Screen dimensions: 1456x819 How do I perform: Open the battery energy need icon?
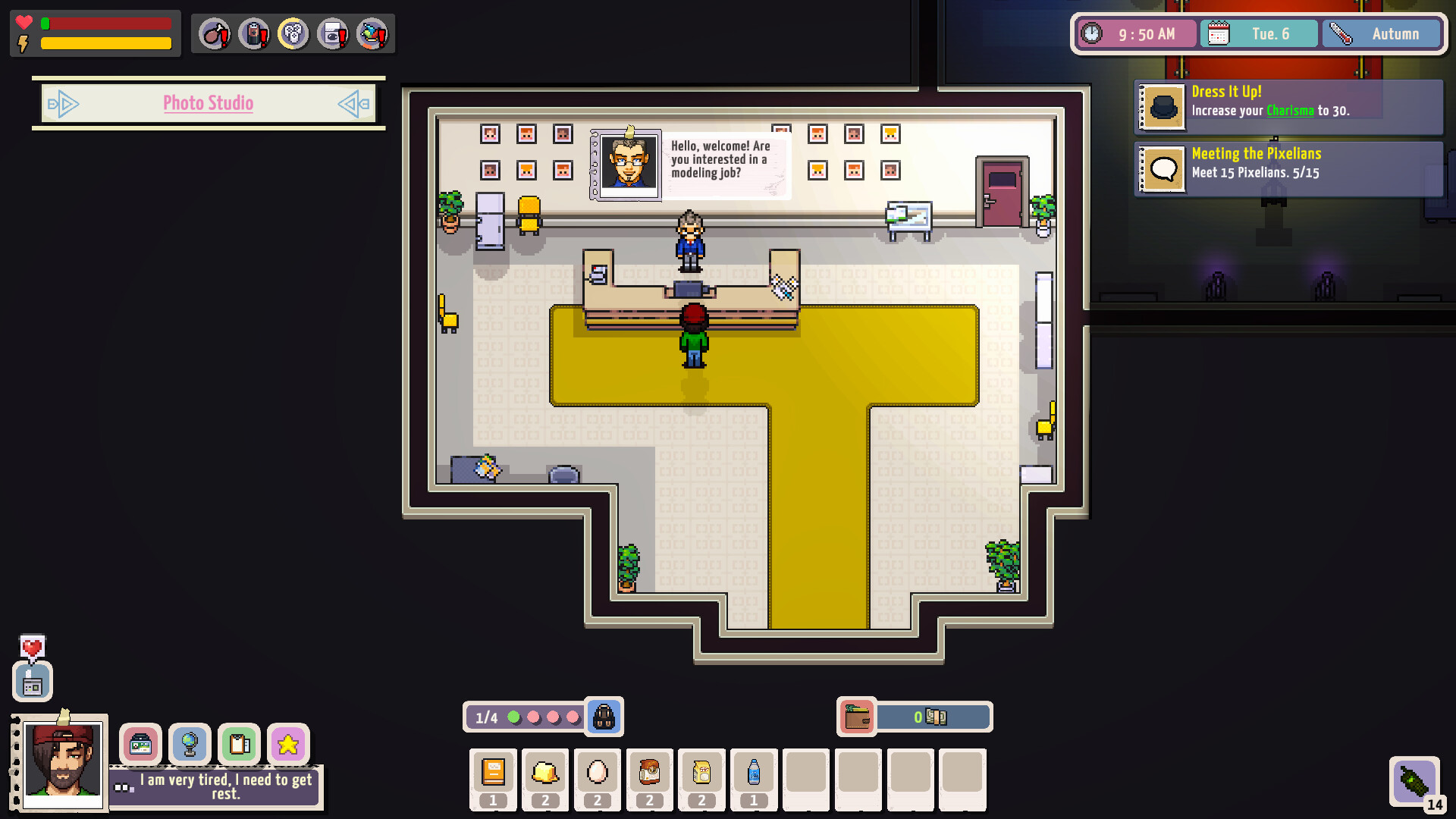(x=254, y=33)
